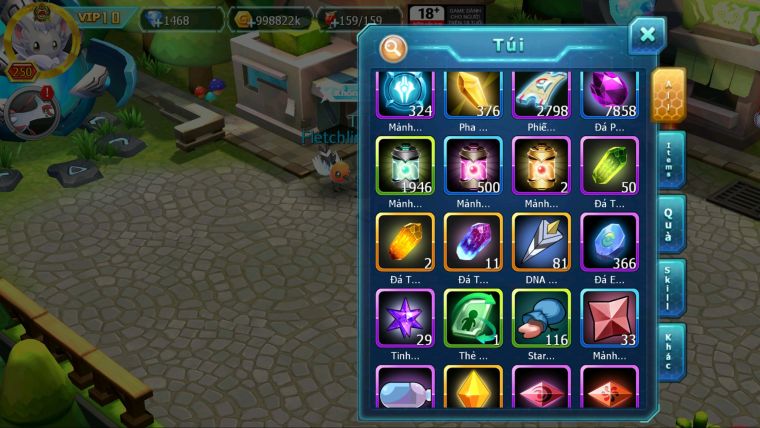Choose the Star blue sack item
The width and height of the screenshot is (760, 428).
click(x=541, y=318)
